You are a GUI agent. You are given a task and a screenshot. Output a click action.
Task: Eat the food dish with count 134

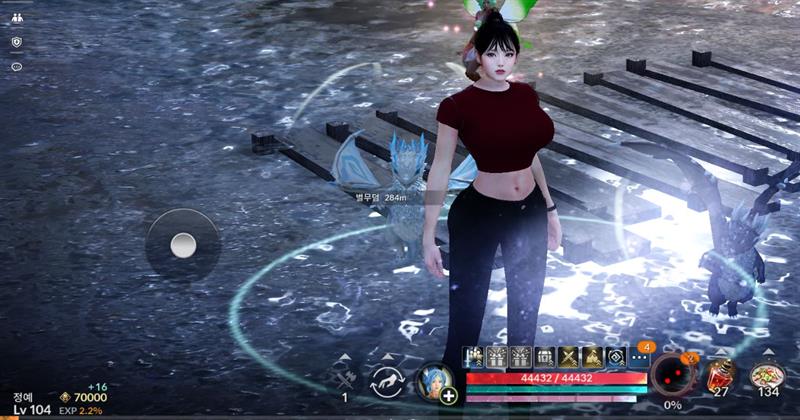click(x=767, y=376)
